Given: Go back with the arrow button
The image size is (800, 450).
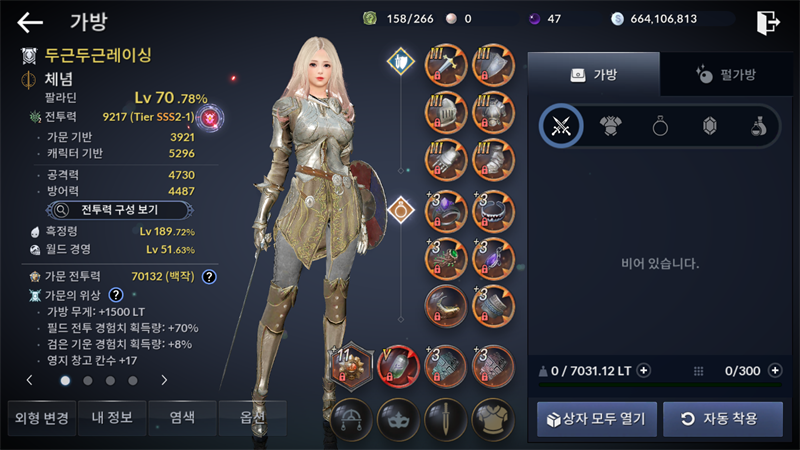Looking at the screenshot, I should [x=30, y=22].
